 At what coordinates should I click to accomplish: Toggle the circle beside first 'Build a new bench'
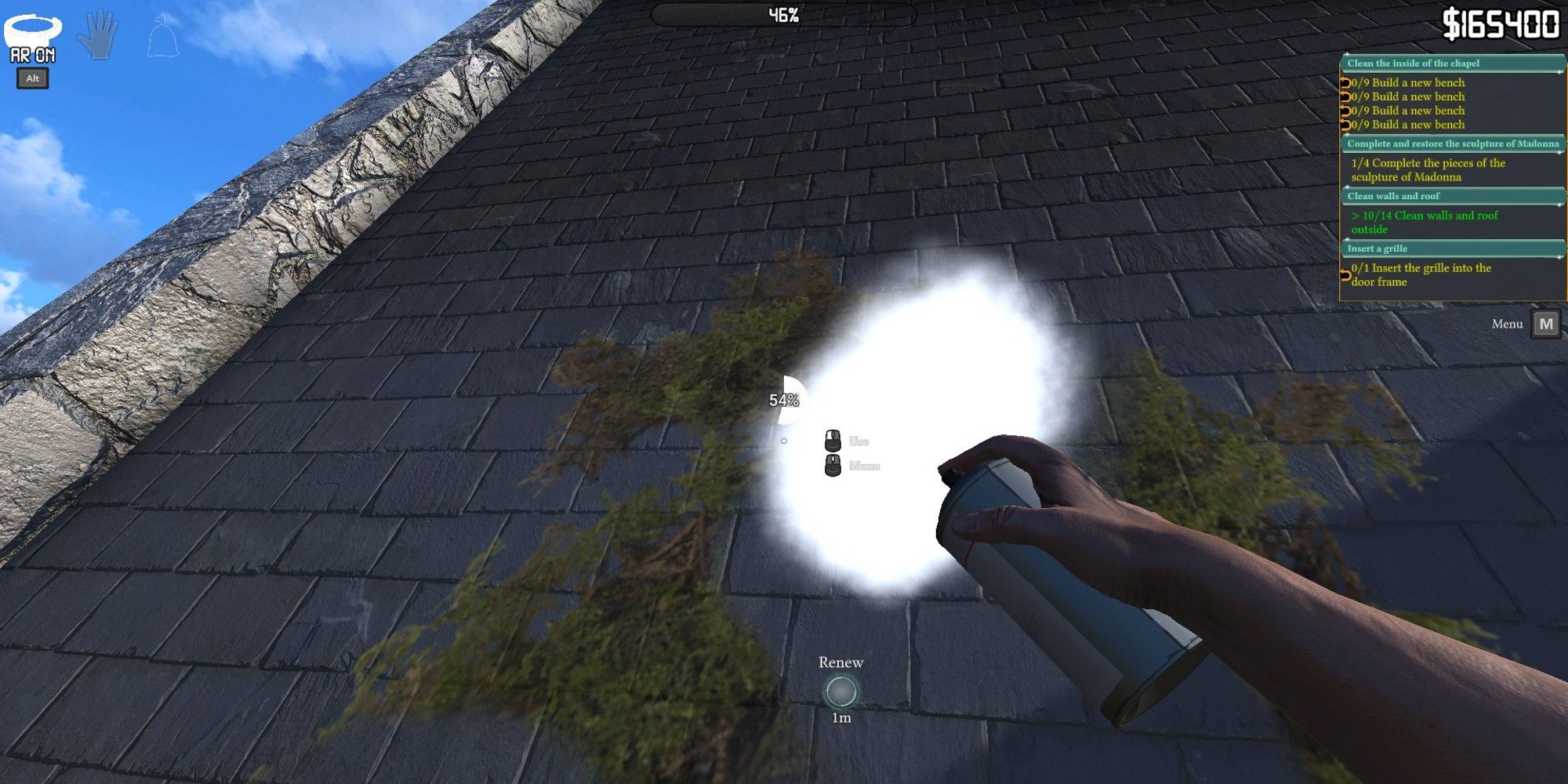[1346, 82]
